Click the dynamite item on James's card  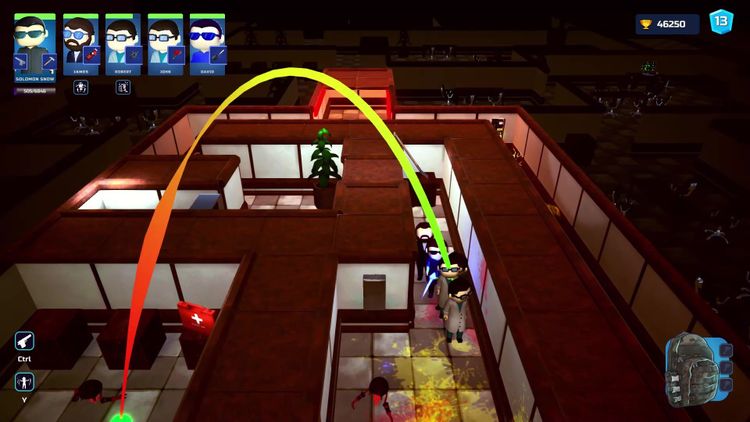(x=91, y=52)
